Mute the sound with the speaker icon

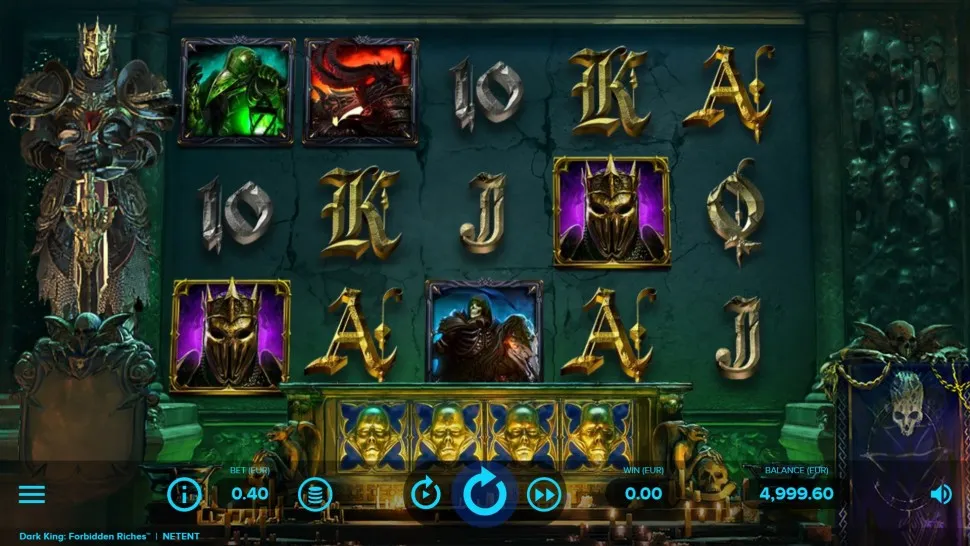[940, 494]
